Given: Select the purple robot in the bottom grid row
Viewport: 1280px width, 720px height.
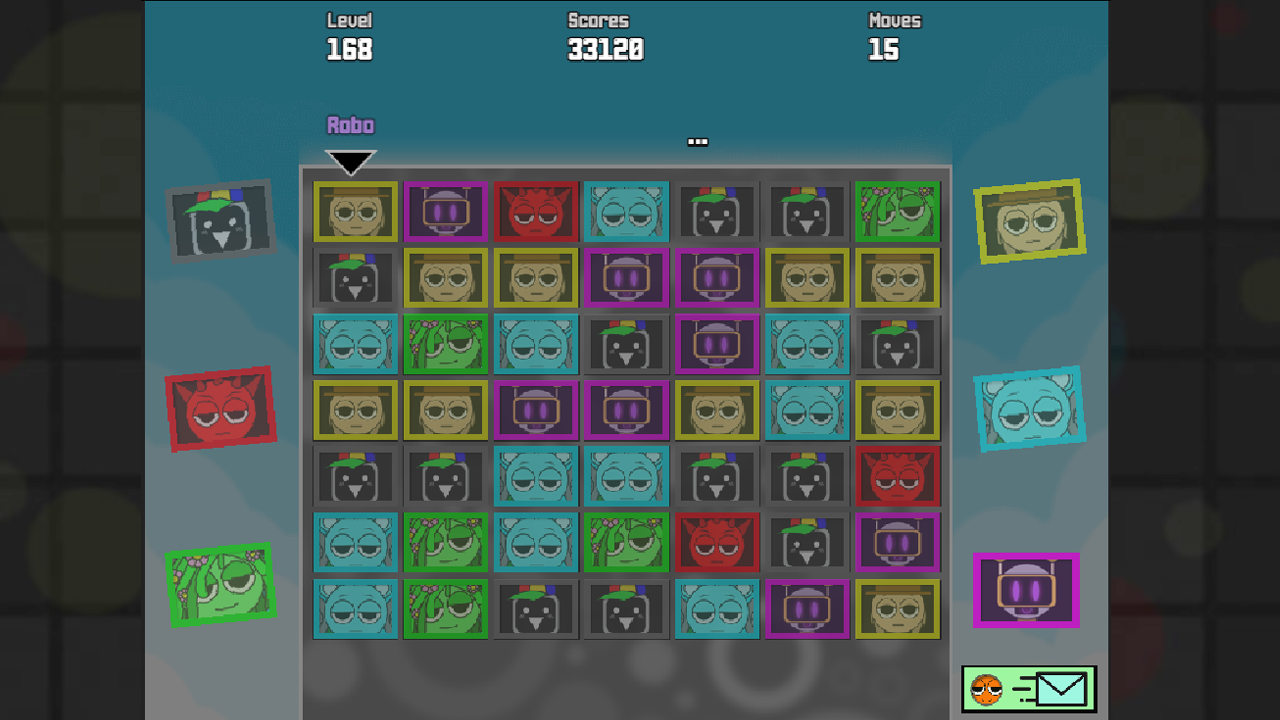Looking at the screenshot, I should [x=807, y=608].
